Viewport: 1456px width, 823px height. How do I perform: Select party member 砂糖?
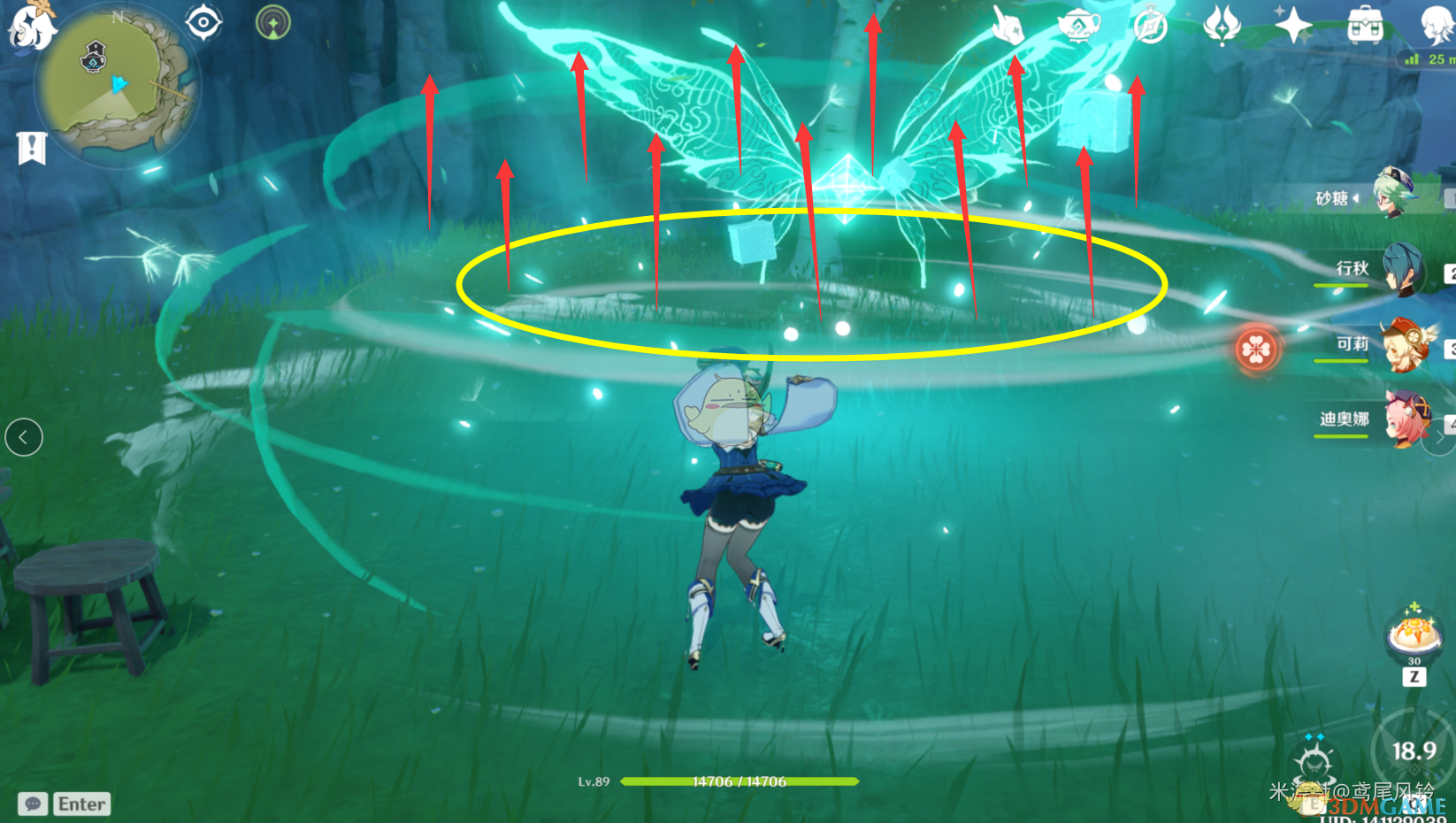click(1395, 195)
